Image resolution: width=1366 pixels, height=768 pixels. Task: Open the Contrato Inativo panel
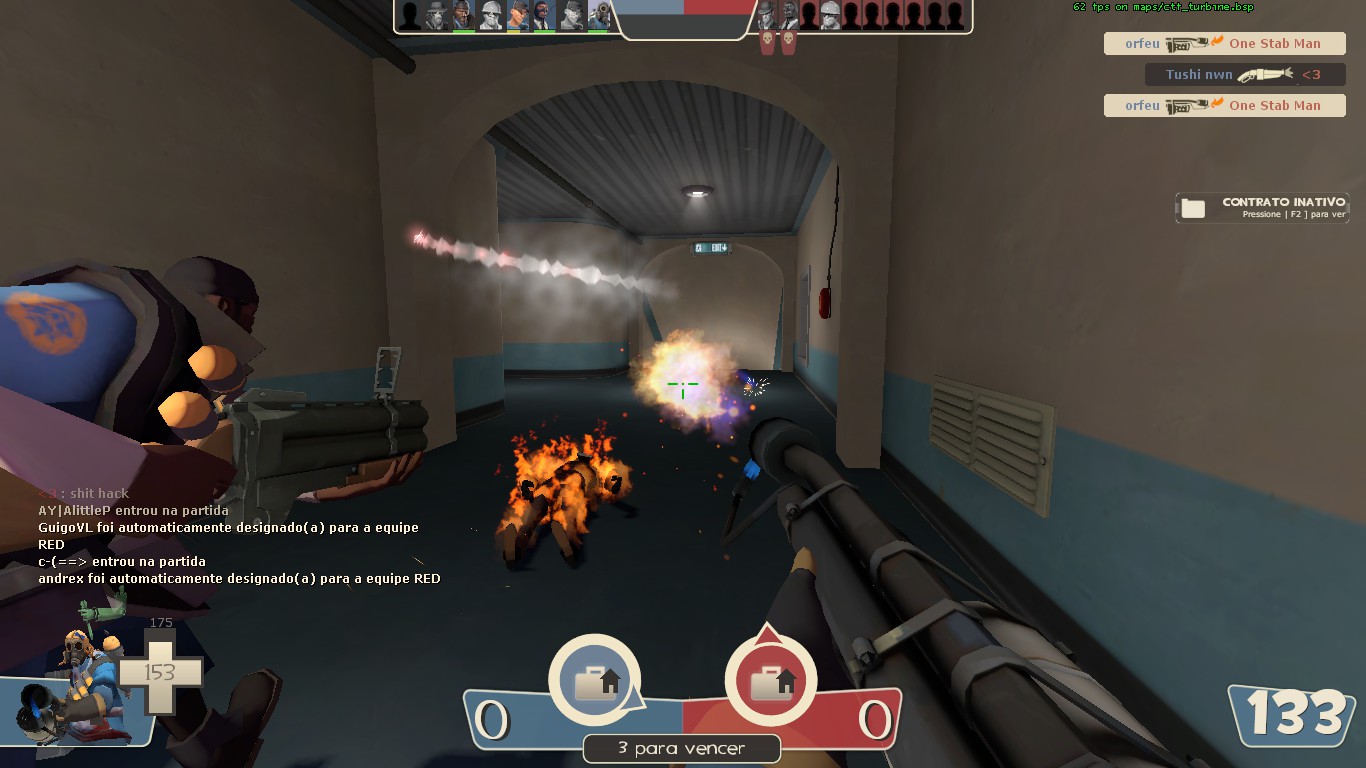[x=1262, y=207]
